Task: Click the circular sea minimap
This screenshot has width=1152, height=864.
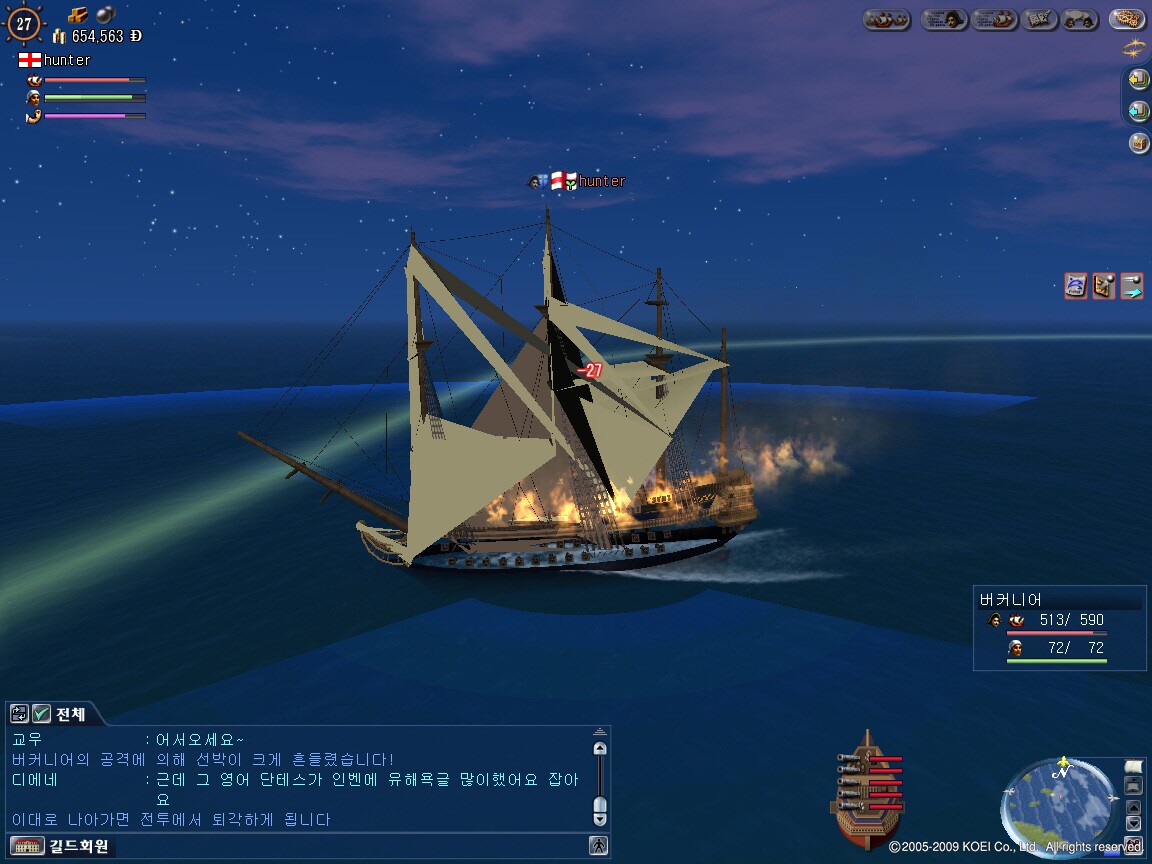Action: point(1060,807)
